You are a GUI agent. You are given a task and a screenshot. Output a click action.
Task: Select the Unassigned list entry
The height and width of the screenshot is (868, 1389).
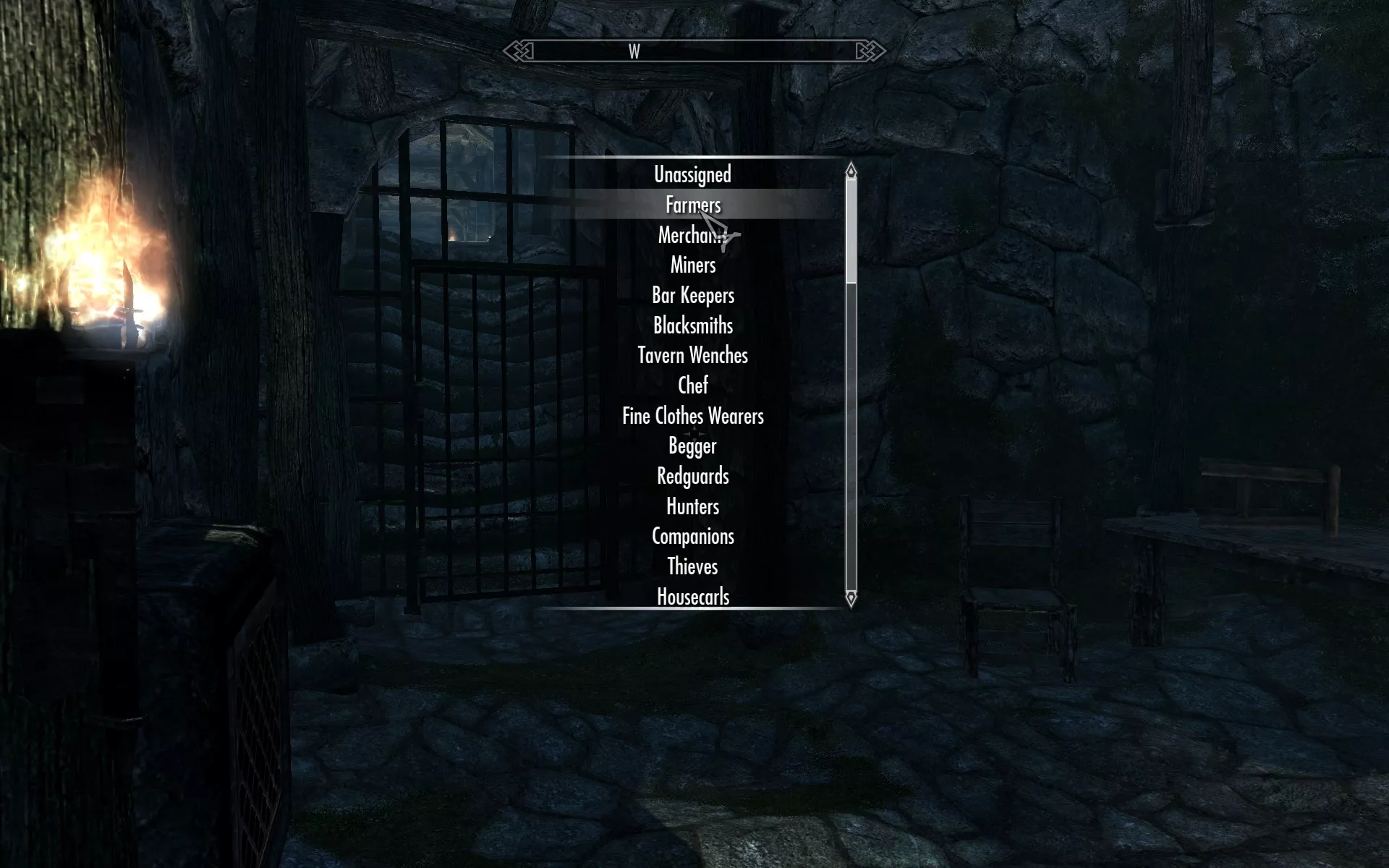coord(692,174)
